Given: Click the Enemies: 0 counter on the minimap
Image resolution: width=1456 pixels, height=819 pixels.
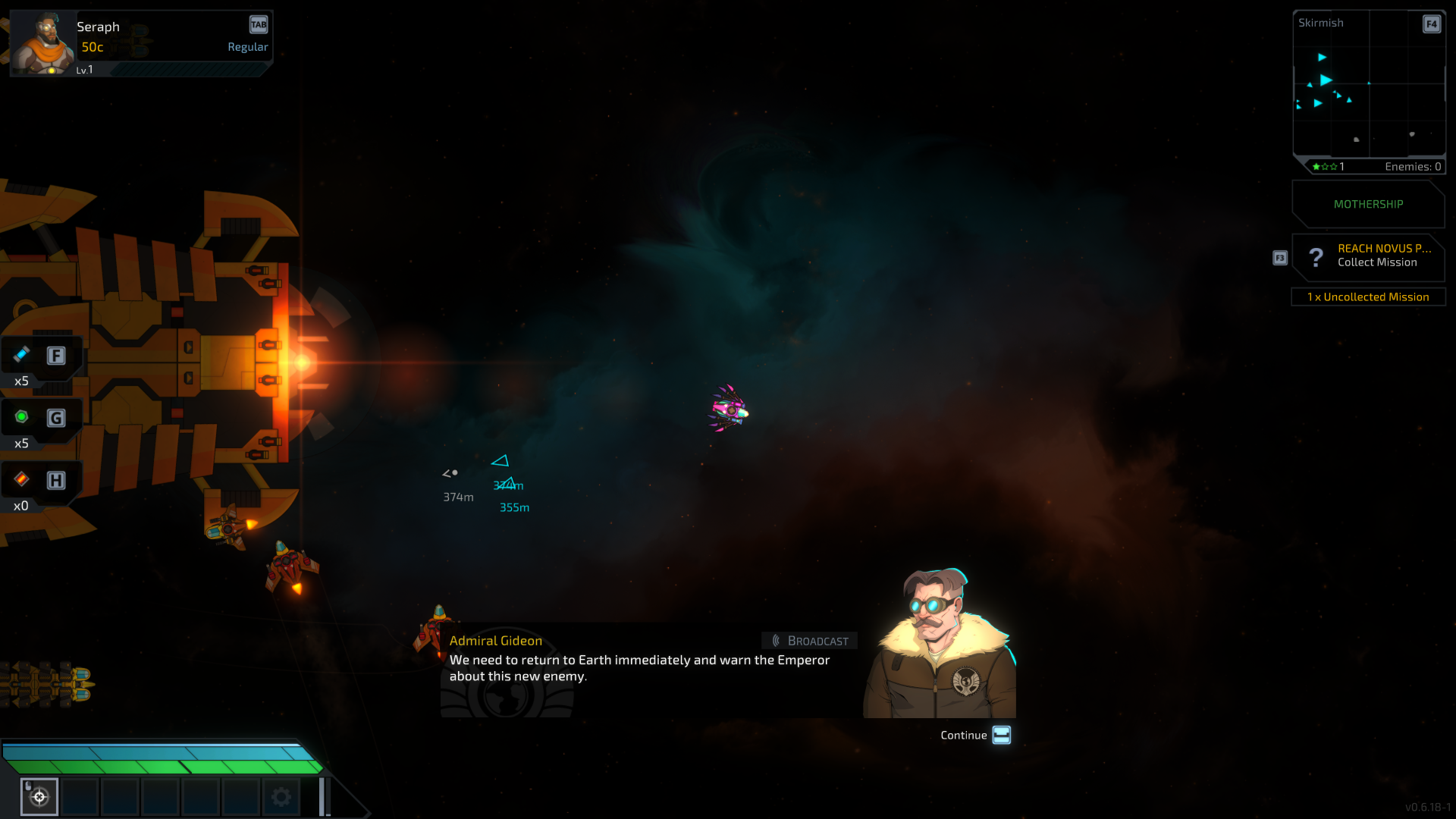Looking at the screenshot, I should [x=1412, y=166].
